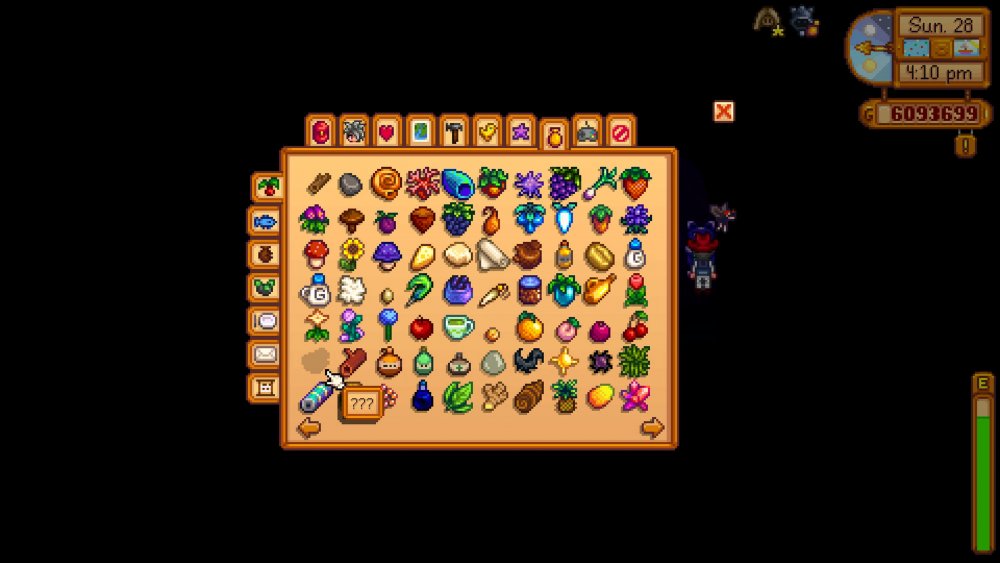The height and width of the screenshot is (563, 1000).
Task: Click the strawberry in the collection
Action: (635, 183)
